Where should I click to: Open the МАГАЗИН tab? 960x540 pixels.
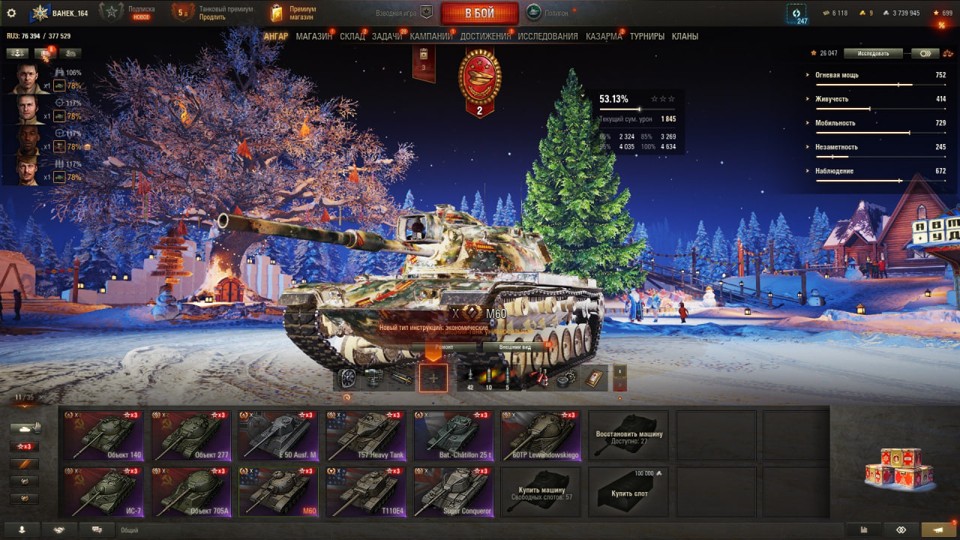coord(314,36)
